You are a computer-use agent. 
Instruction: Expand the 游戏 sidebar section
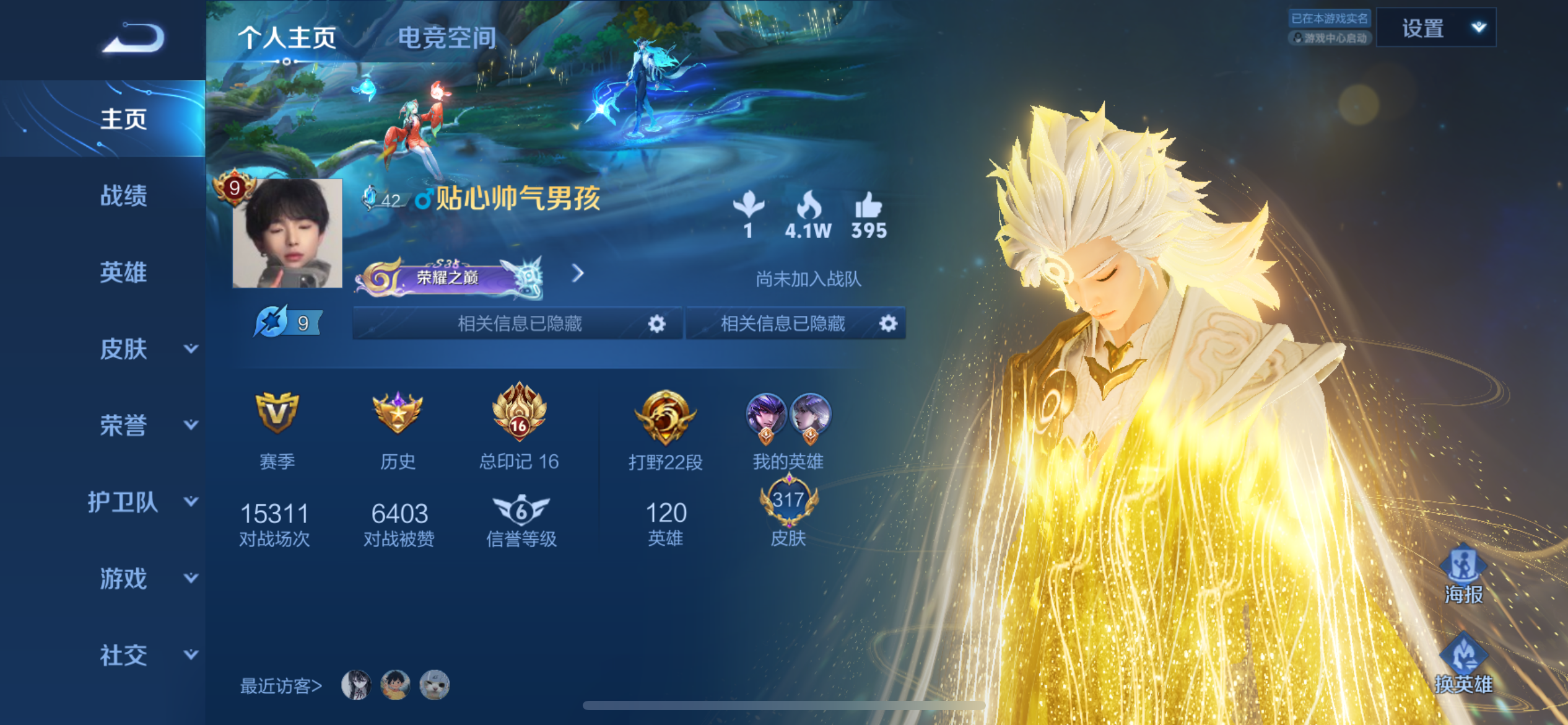(146, 578)
